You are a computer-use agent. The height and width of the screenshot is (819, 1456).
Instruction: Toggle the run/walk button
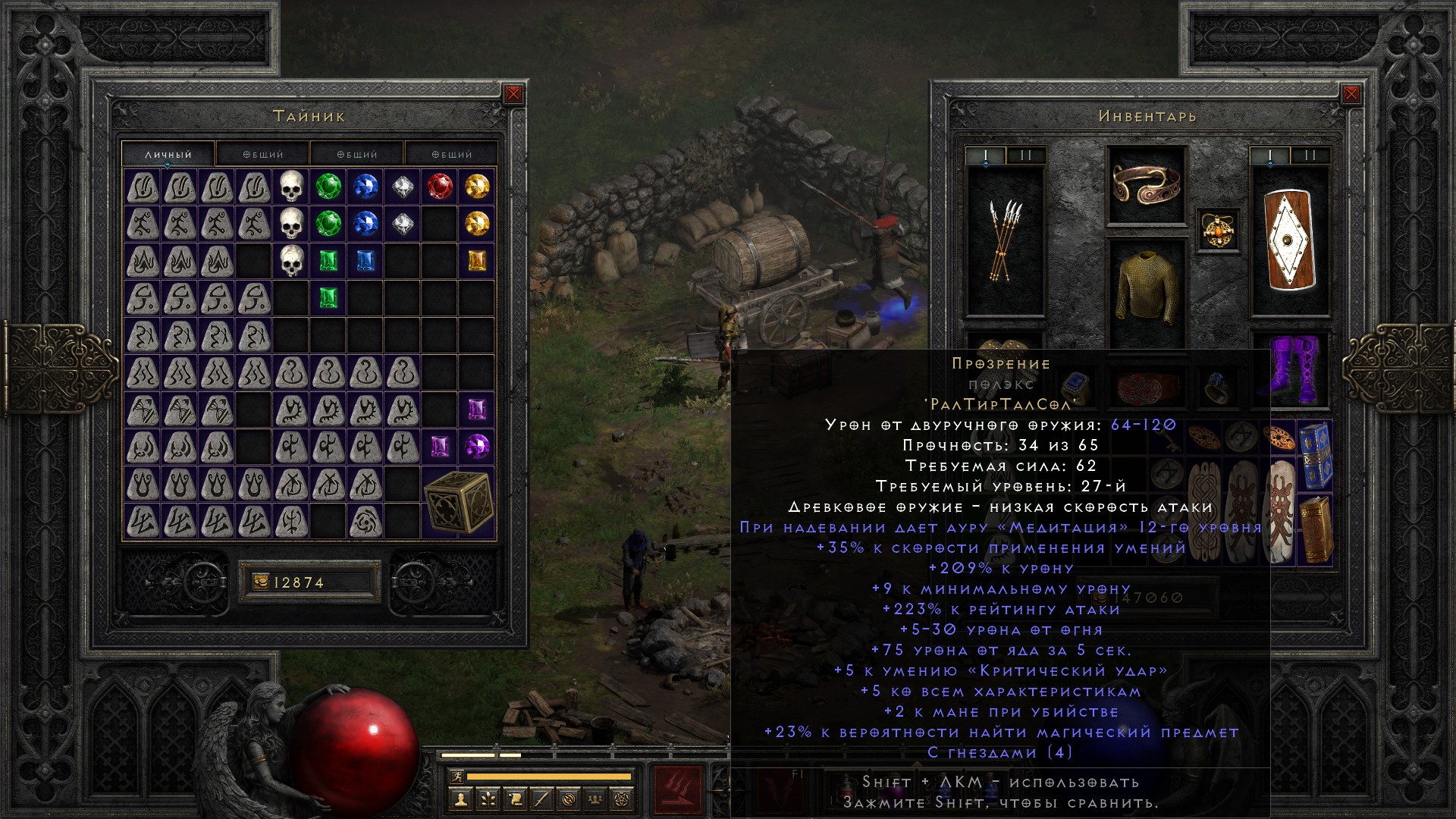pyautogui.click(x=457, y=777)
